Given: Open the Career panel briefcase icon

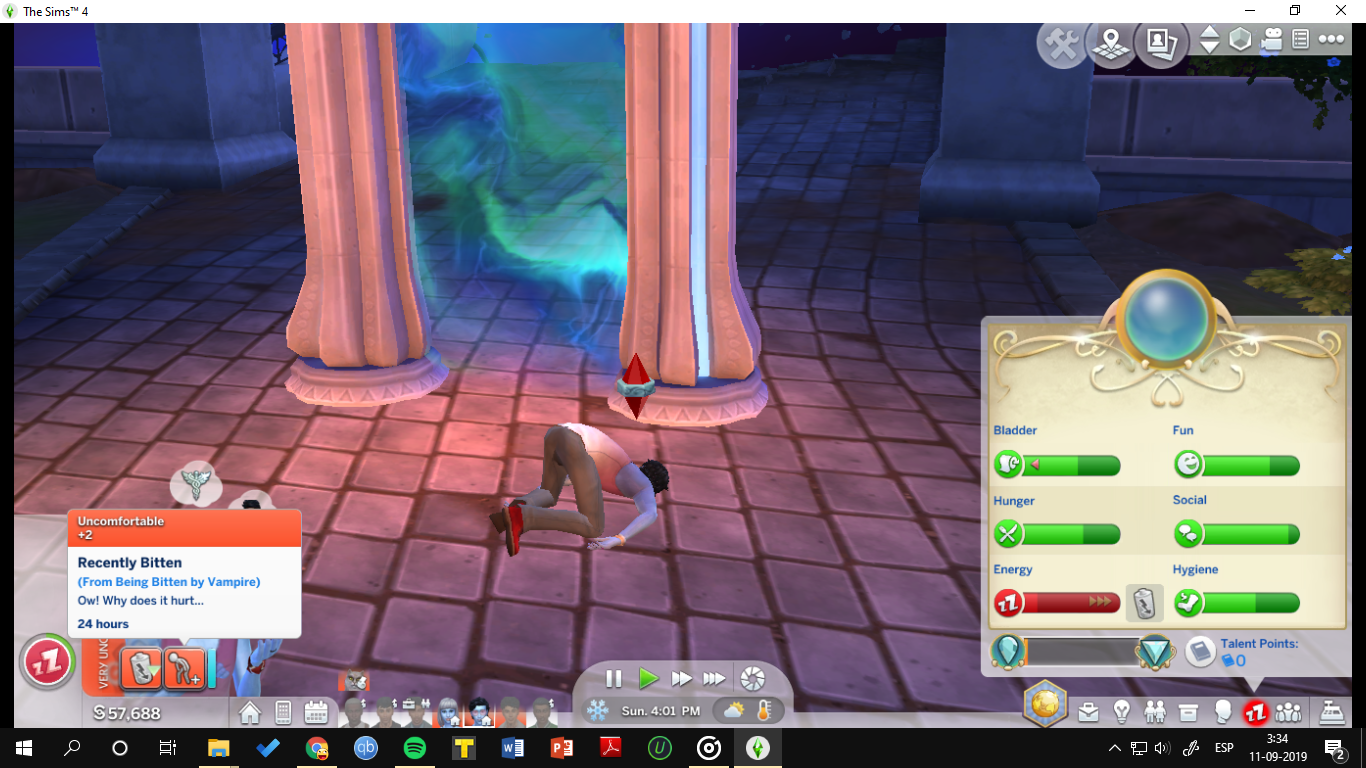Looking at the screenshot, I should click(x=1088, y=710).
